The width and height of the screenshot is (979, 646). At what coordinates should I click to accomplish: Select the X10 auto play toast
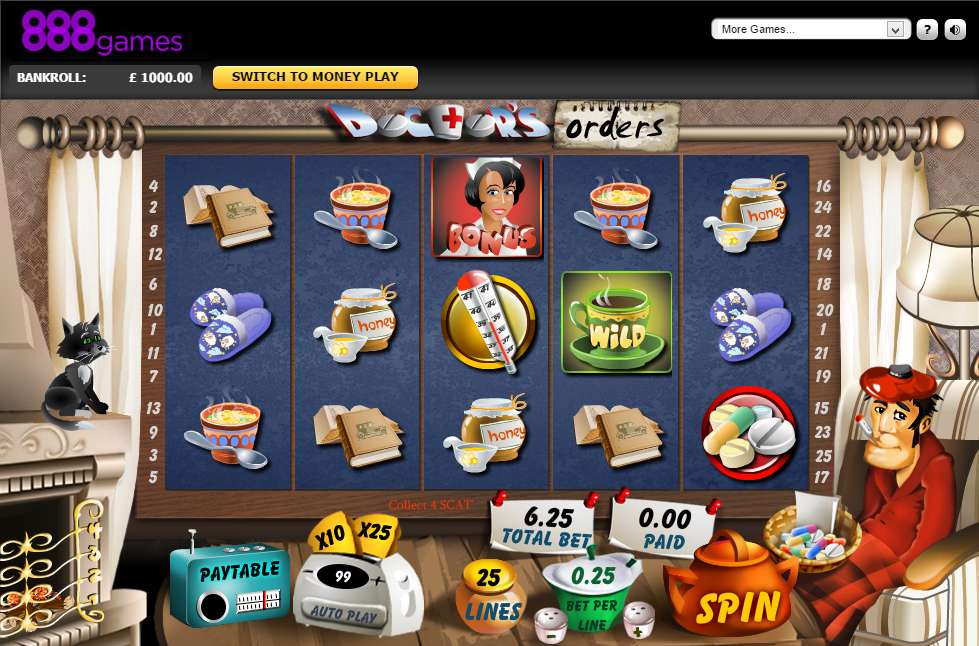[x=329, y=537]
